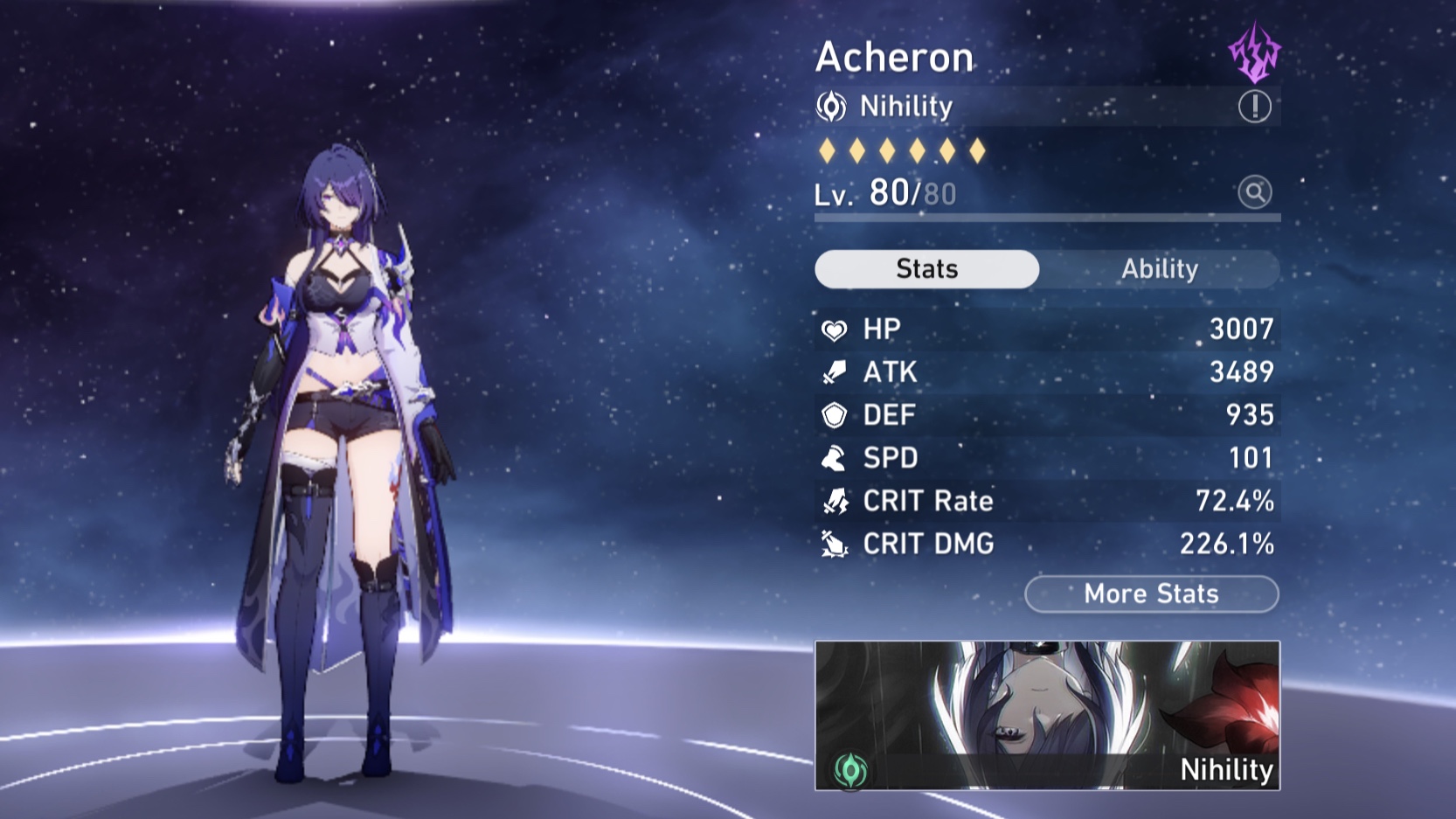Select the Nihility path icon next to the name
This screenshot has height=819, width=1456.
tap(832, 106)
